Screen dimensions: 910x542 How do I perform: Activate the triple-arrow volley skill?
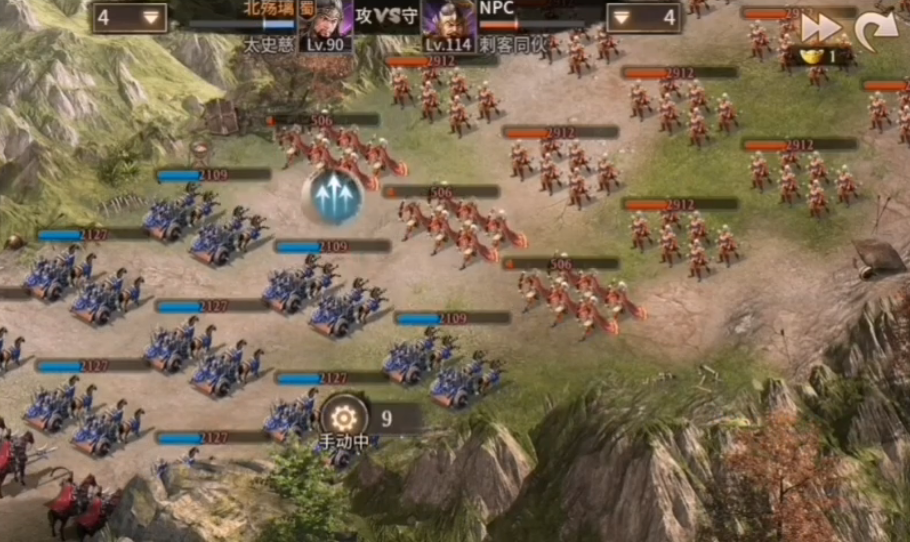click(335, 198)
